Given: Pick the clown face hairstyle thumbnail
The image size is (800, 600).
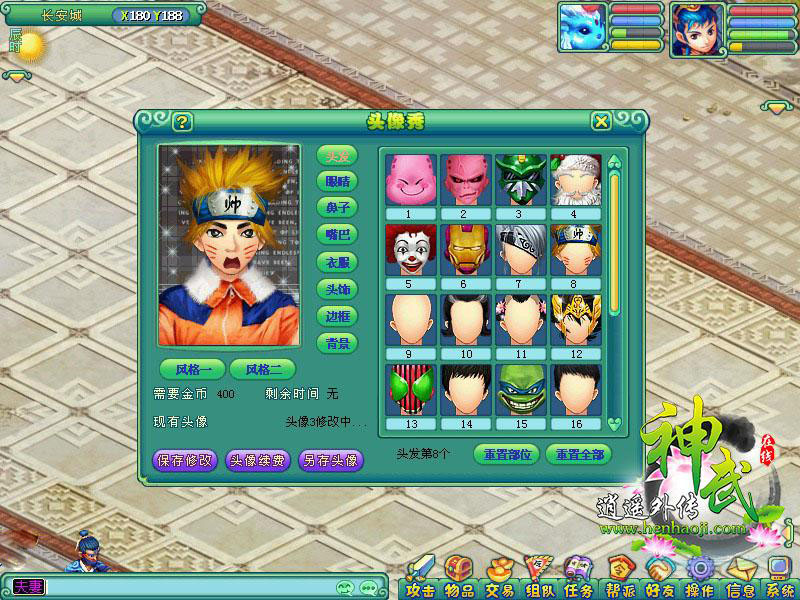Looking at the screenshot, I should pos(407,249).
